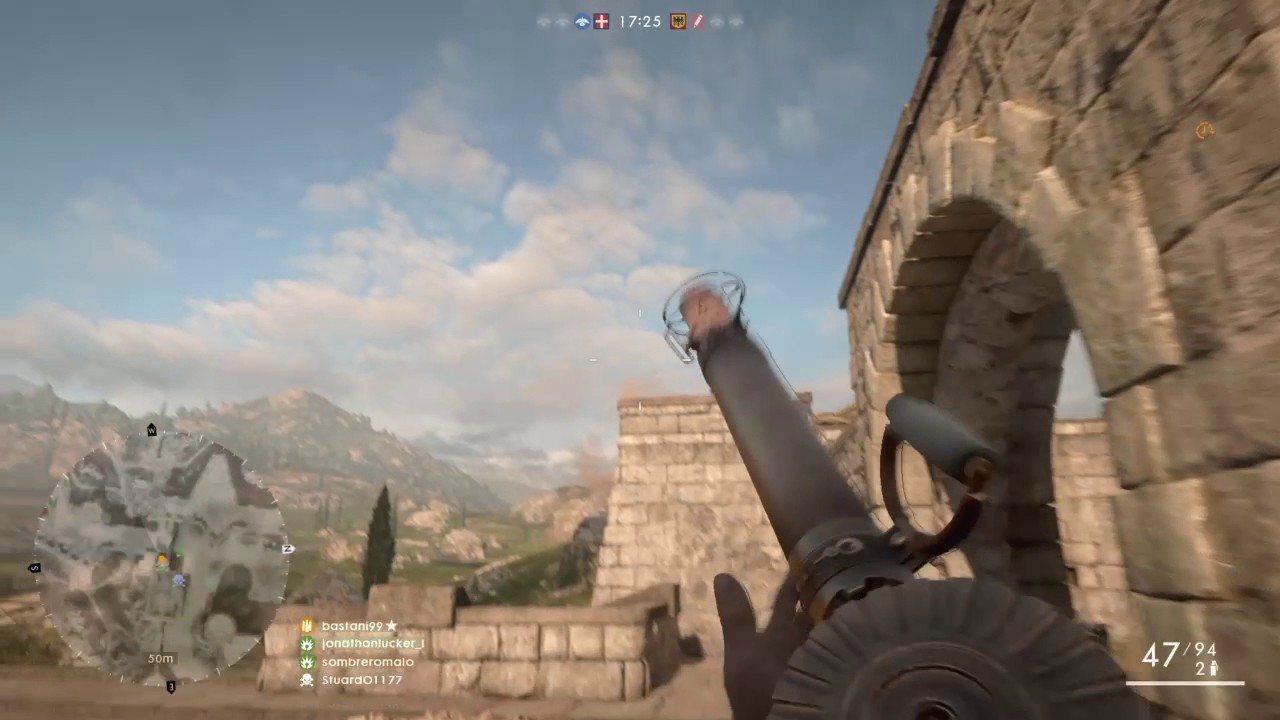
Task: Toggle the leftmost faded objective flag marker
Action: [543, 22]
